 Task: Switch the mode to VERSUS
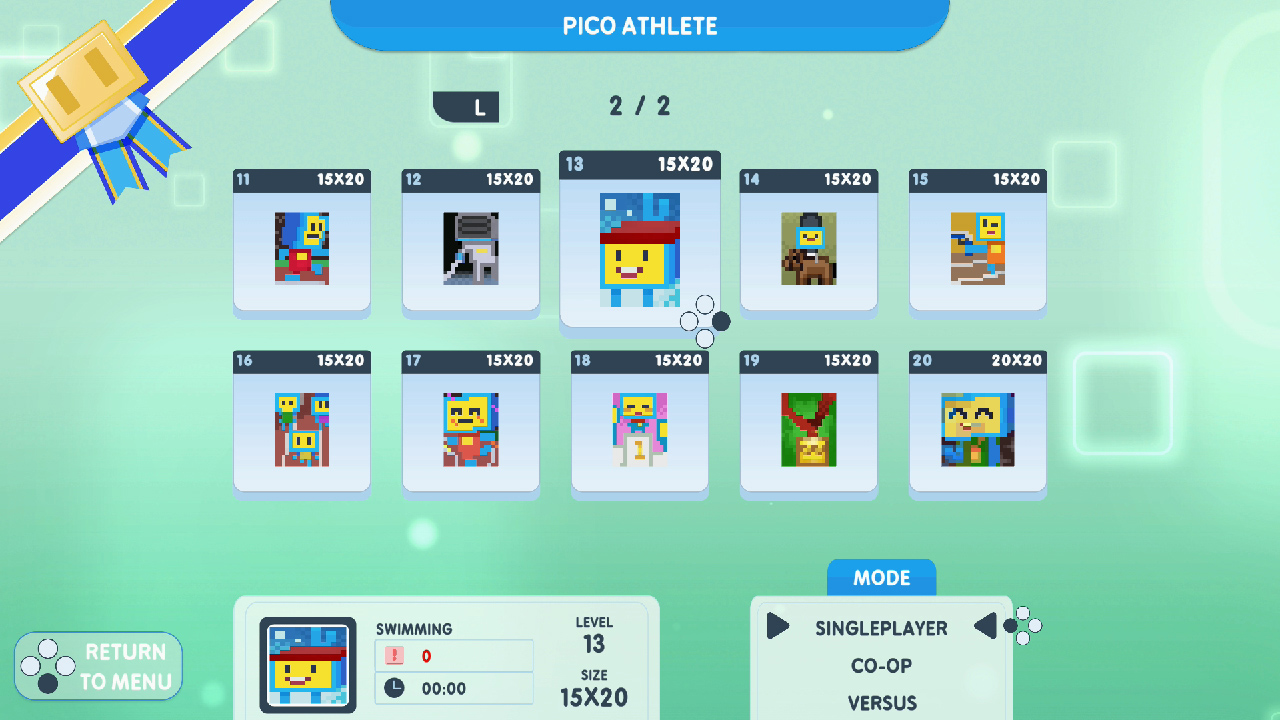pos(881,702)
